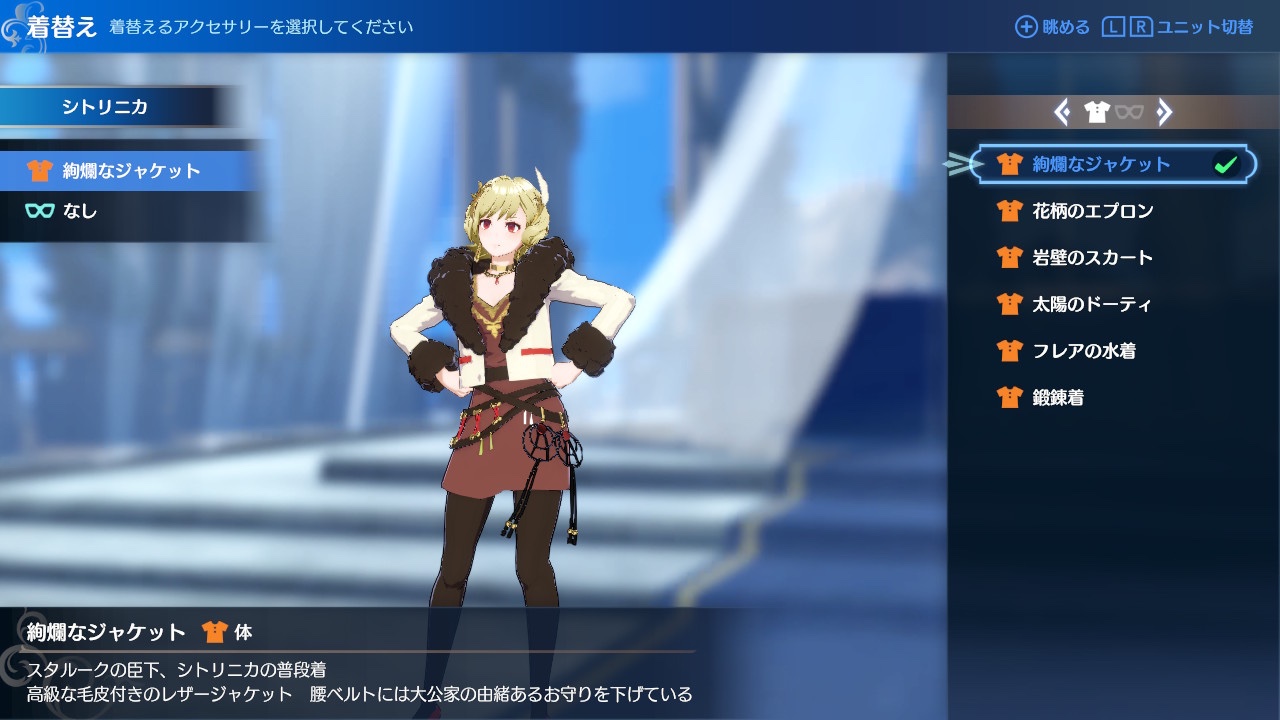Choose the 花柄のエプロン outfit
Image resolution: width=1280 pixels, height=720 pixels.
click(x=1092, y=211)
